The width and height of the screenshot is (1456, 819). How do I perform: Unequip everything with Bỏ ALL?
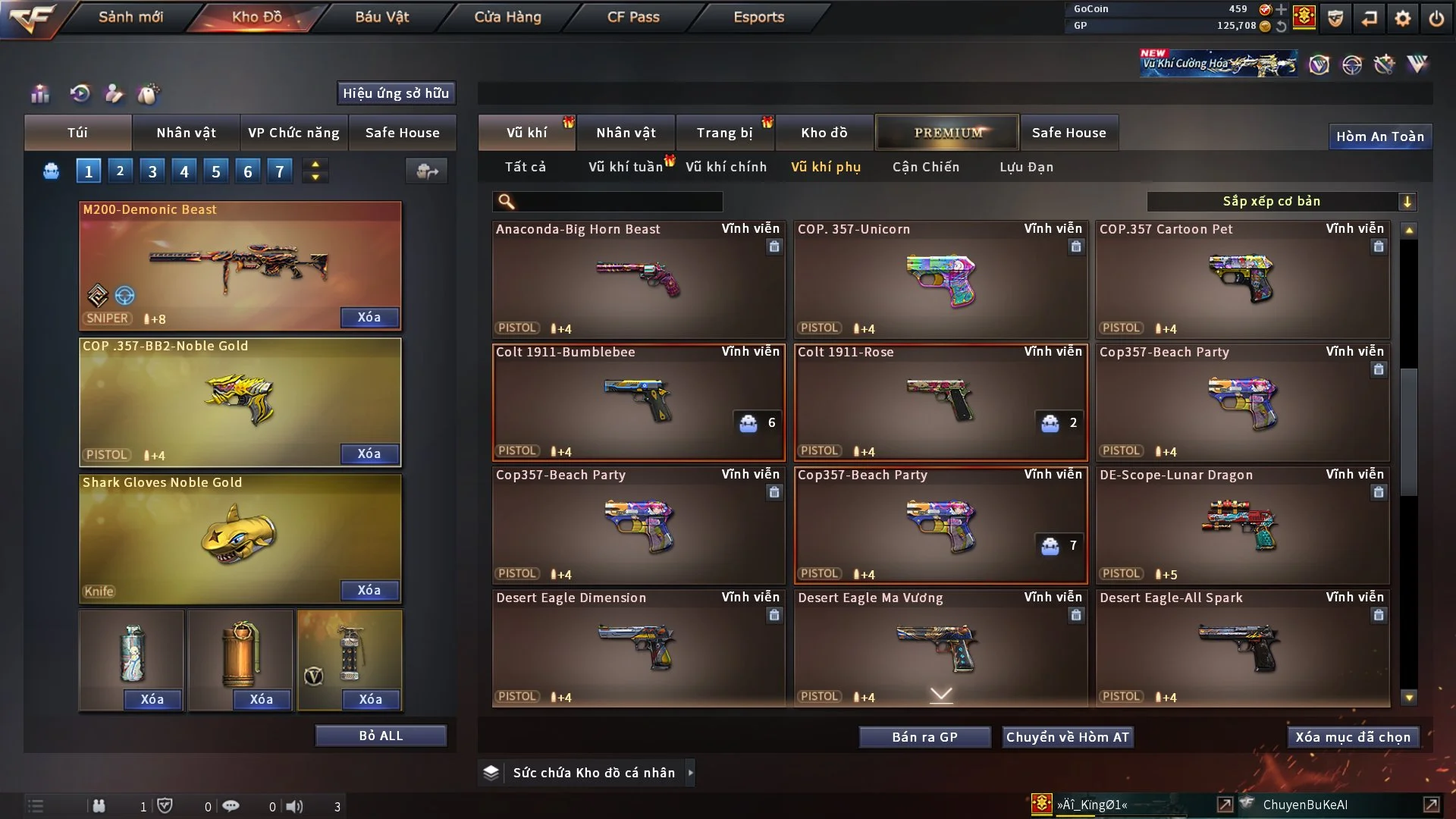click(381, 736)
